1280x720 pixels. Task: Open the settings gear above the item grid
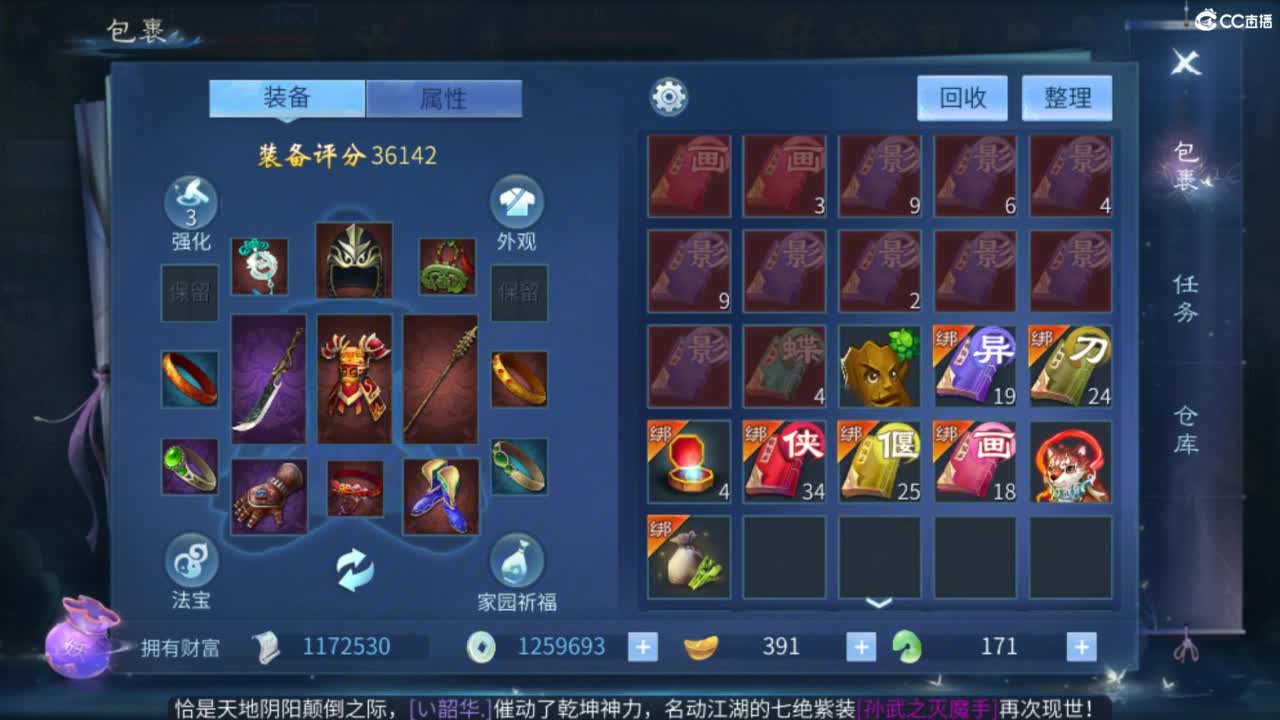coord(668,95)
